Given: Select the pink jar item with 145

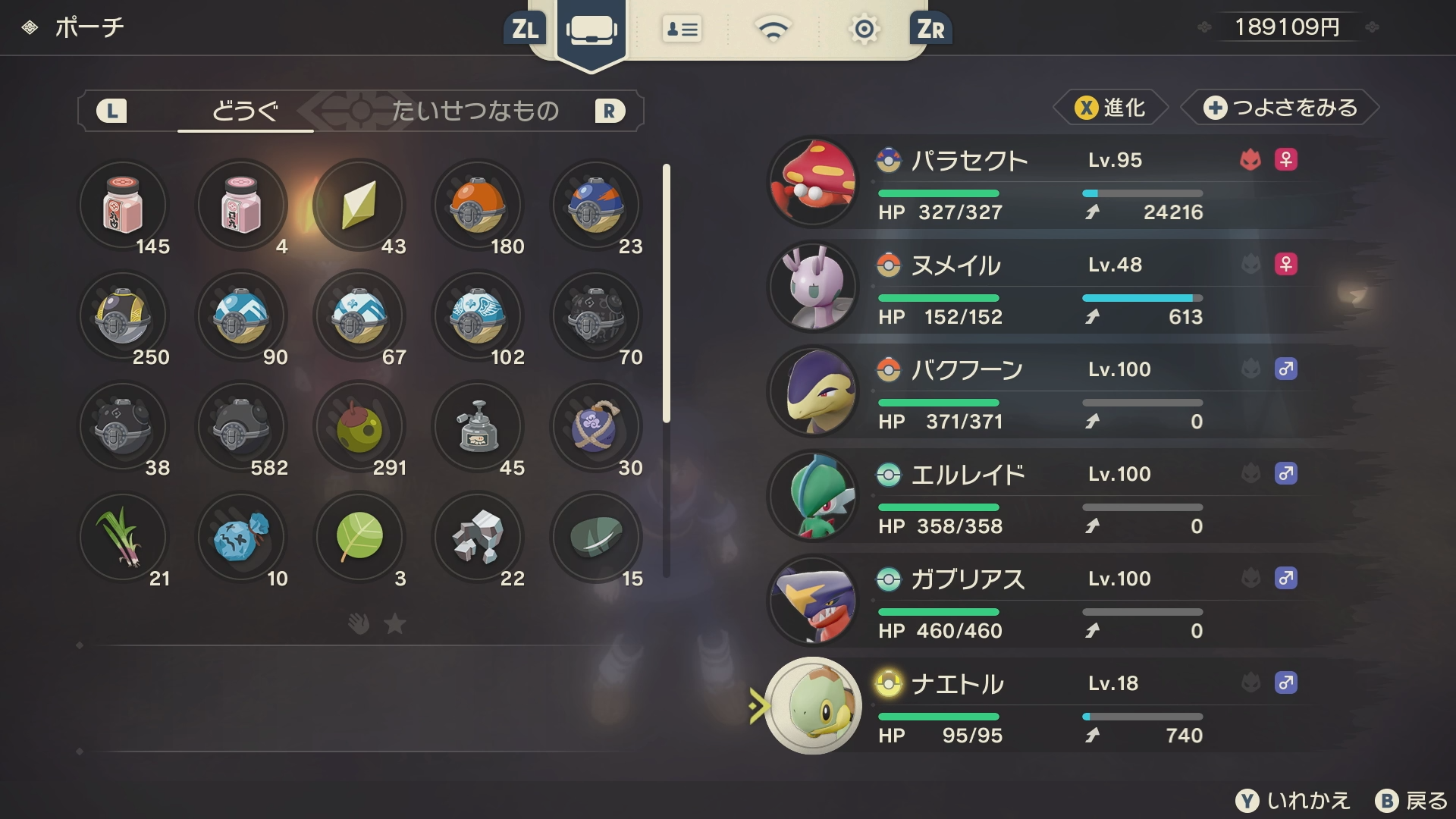Looking at the screenshot, I should pos(123,206).
